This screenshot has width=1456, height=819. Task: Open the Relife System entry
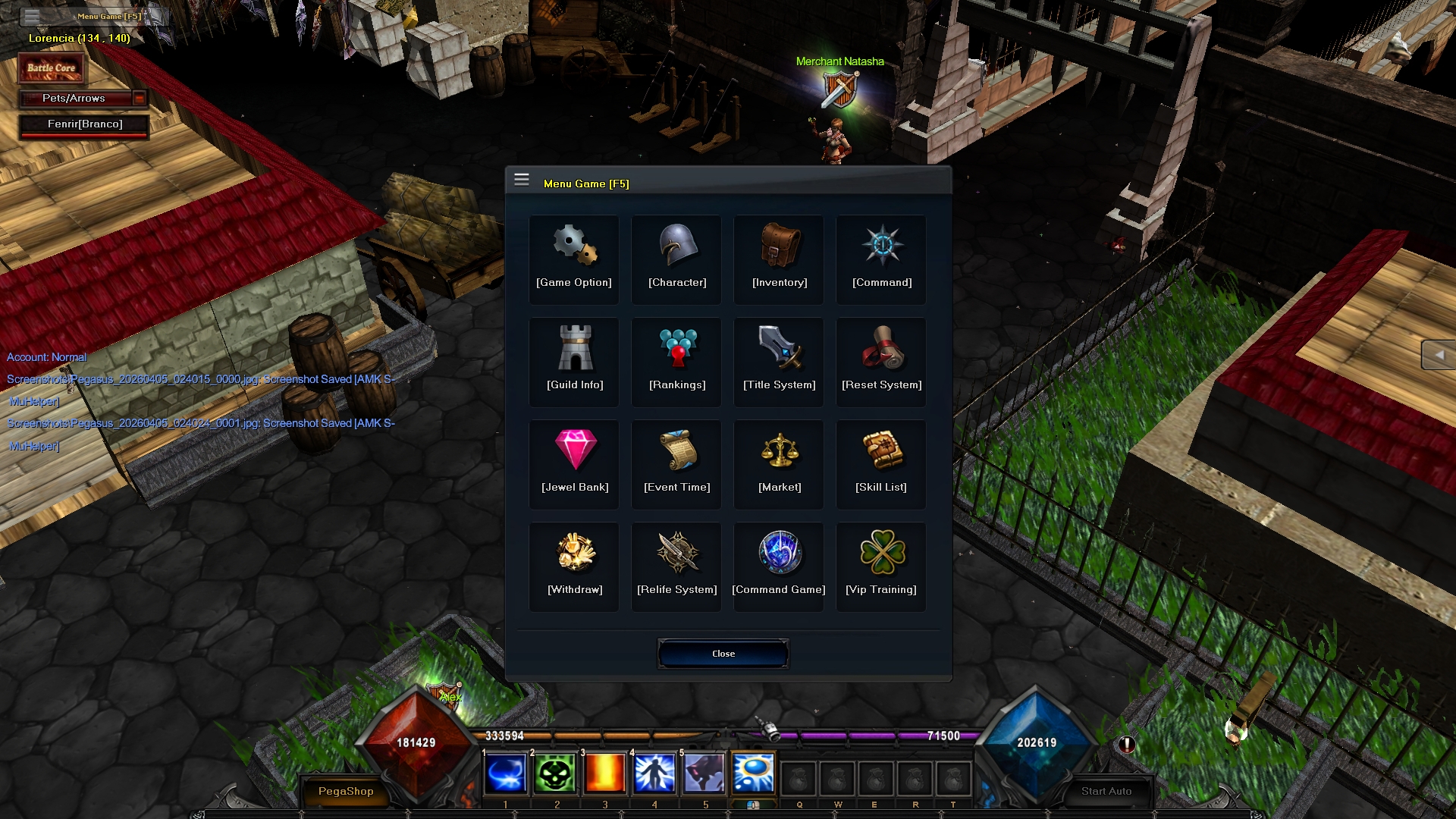[x=676, y=566]
